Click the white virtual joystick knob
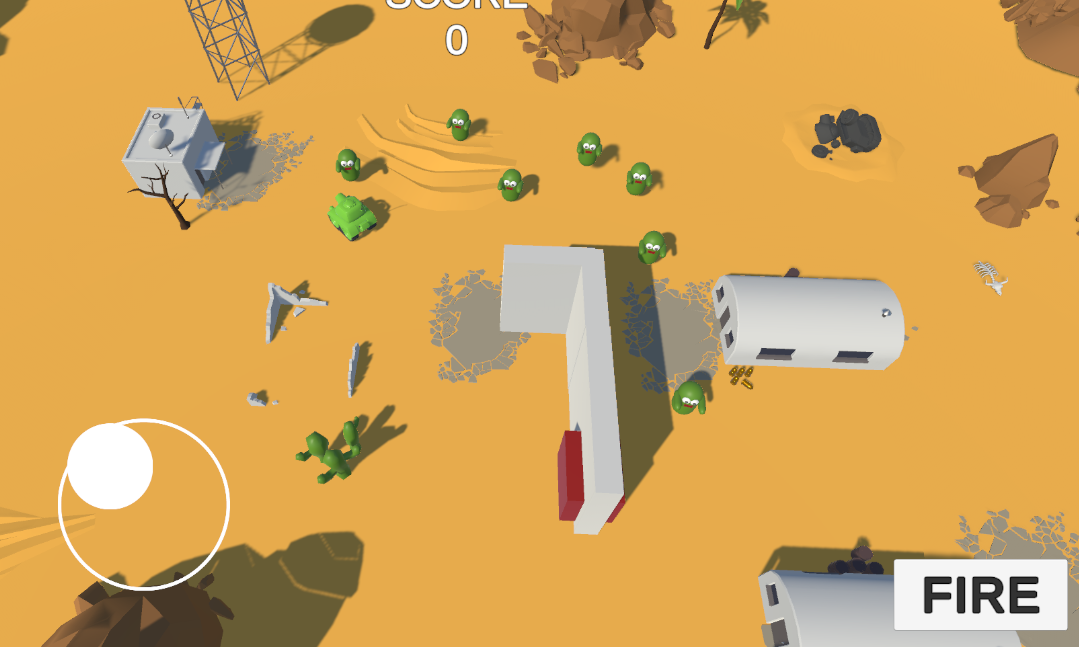 pos(110,466)
